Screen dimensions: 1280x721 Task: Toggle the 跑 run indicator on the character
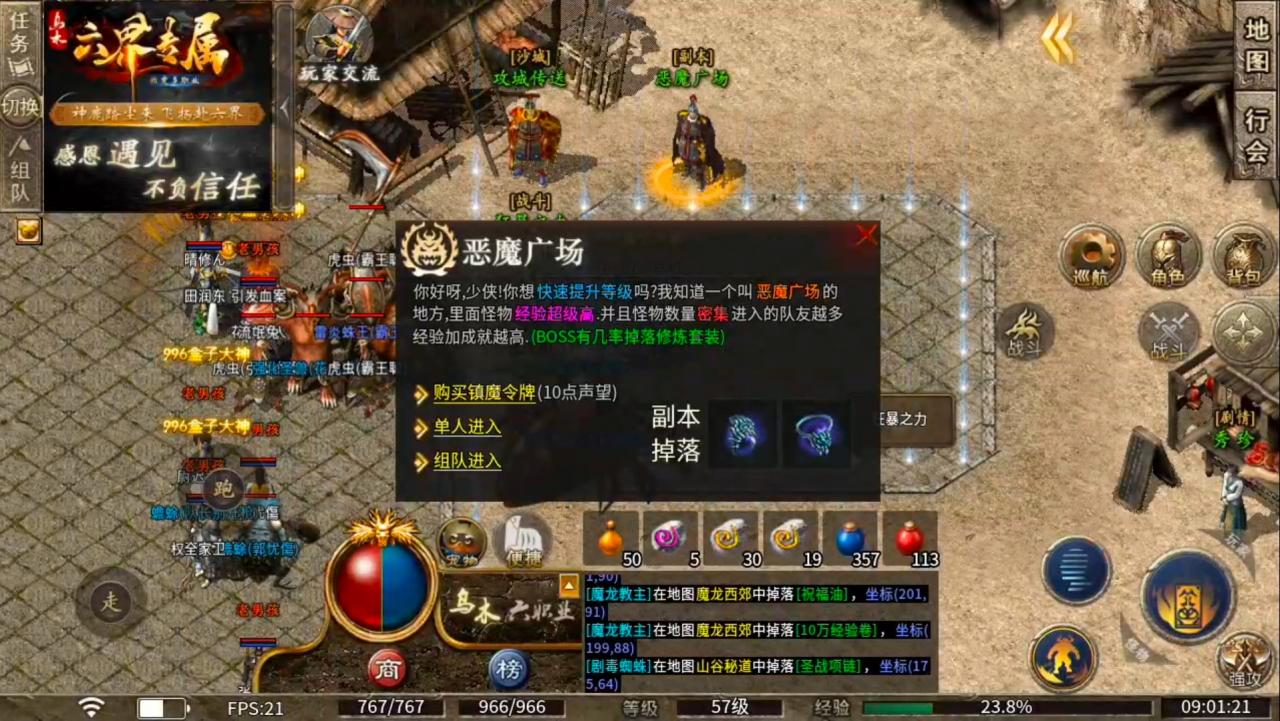click(222, 490)
